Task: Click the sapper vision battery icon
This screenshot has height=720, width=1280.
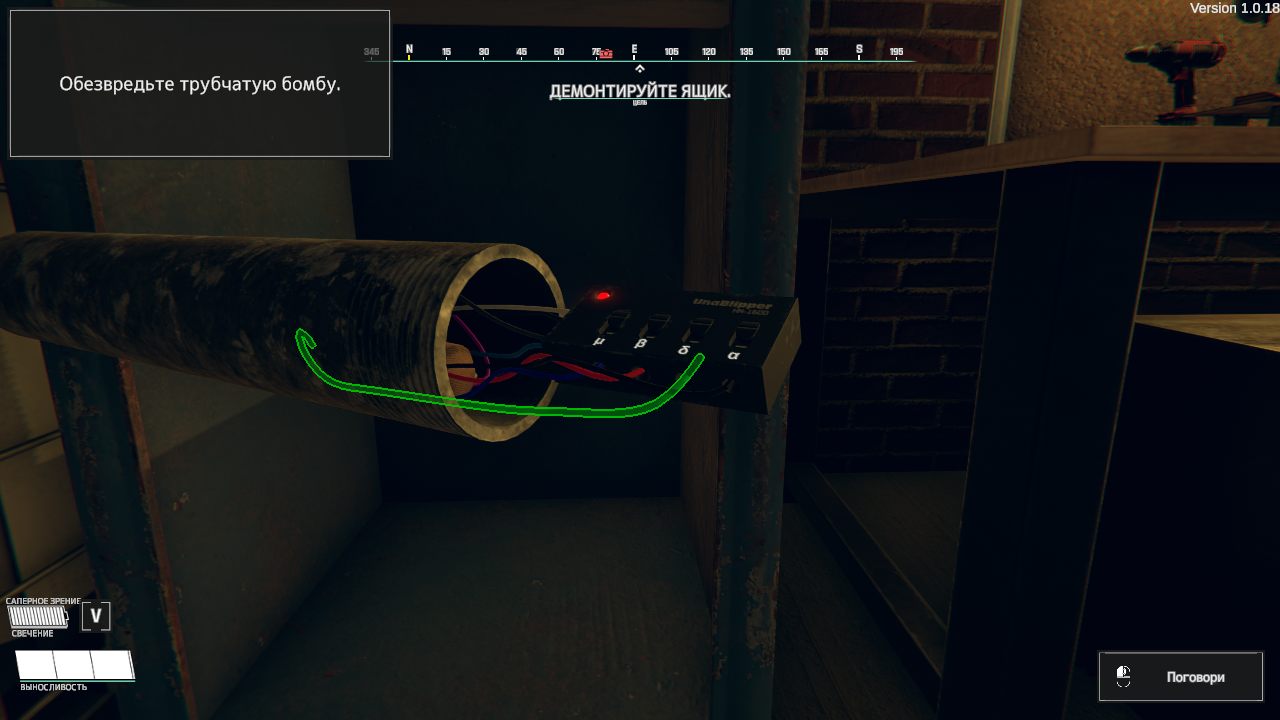Action: [37, 616]
